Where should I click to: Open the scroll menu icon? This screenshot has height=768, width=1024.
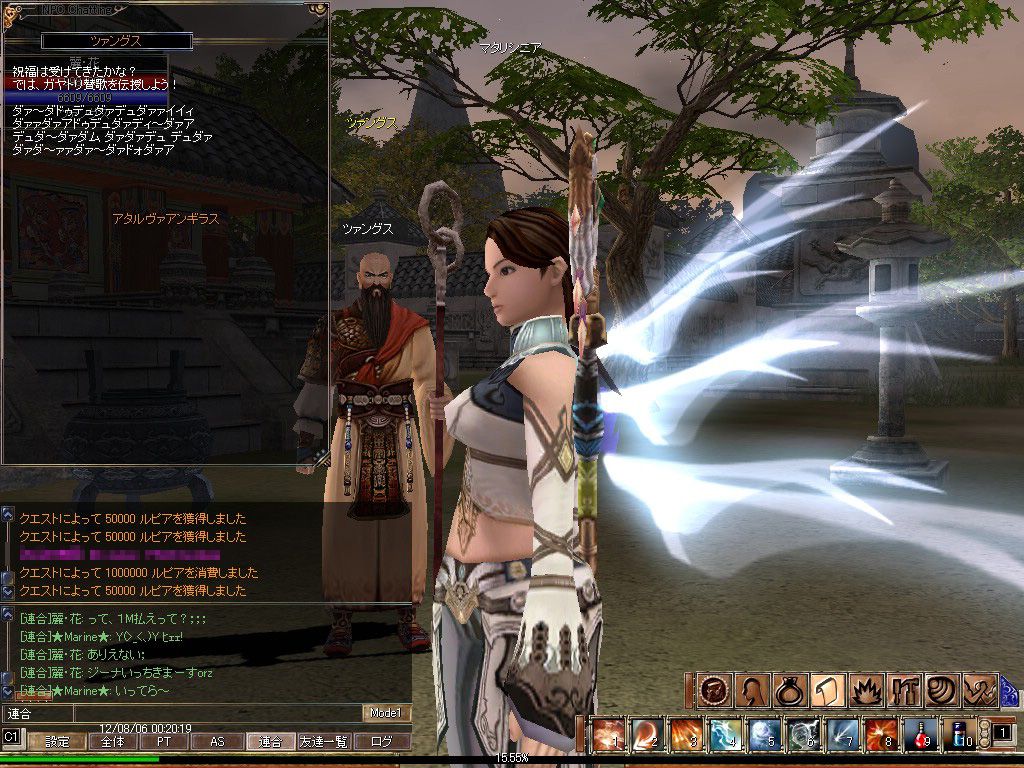coord(826,690)
